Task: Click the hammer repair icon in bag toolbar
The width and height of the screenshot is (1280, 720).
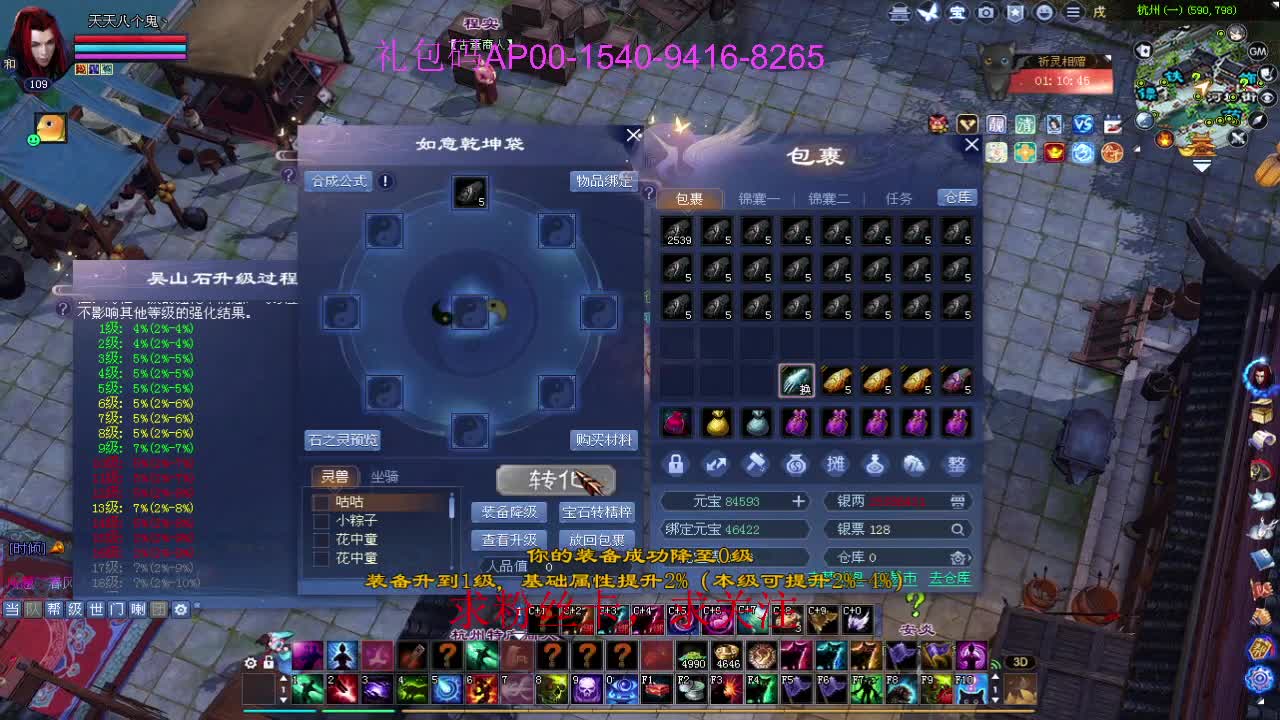Action: [x=756, y=464]
